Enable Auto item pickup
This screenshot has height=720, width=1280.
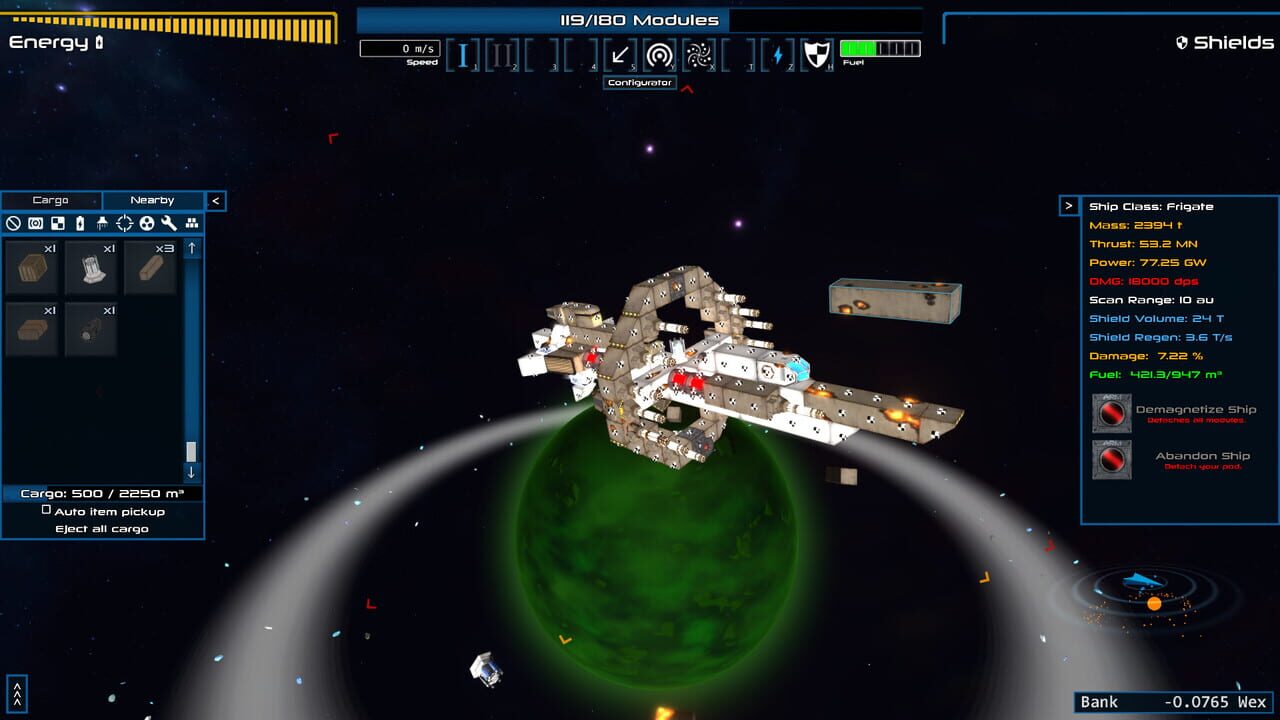click(44, 511)
